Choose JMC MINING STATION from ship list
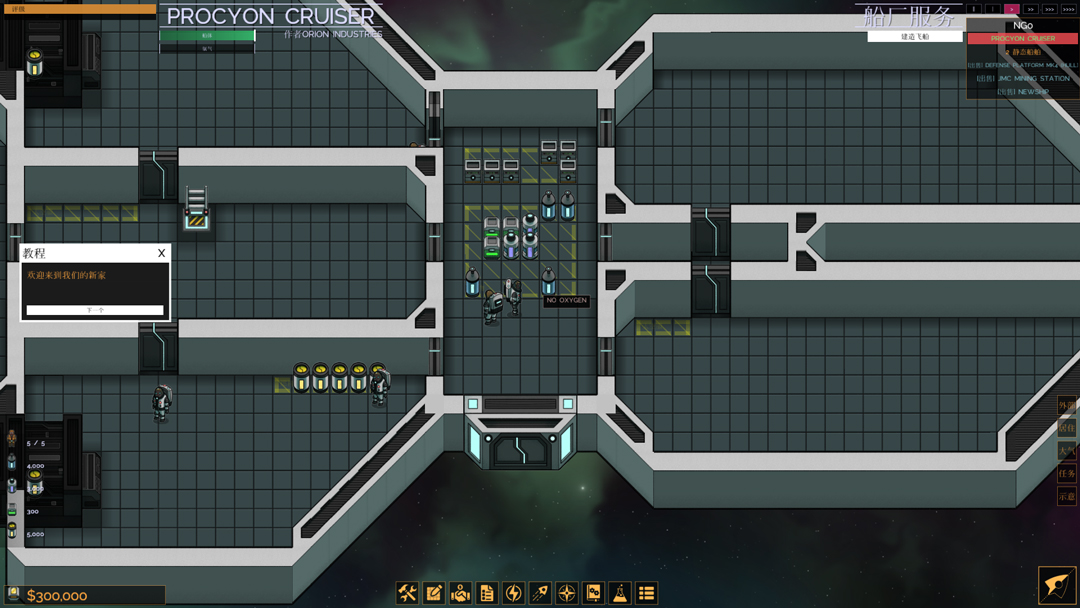This screenshot has height=608, width=1080. [x=1022, y=78]
